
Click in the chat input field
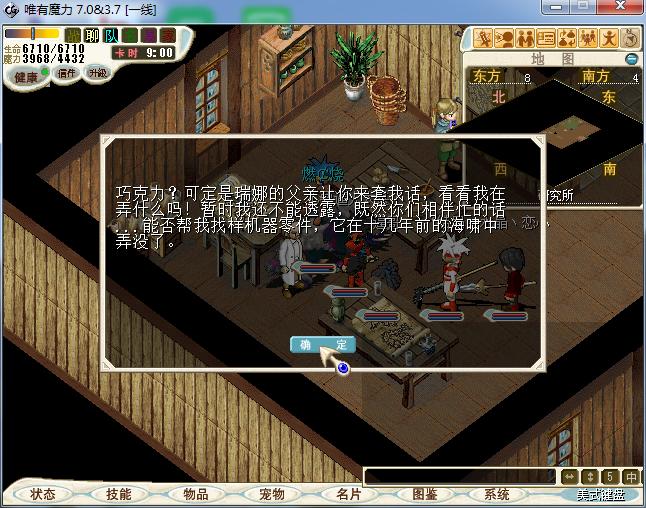coord(460,477)
